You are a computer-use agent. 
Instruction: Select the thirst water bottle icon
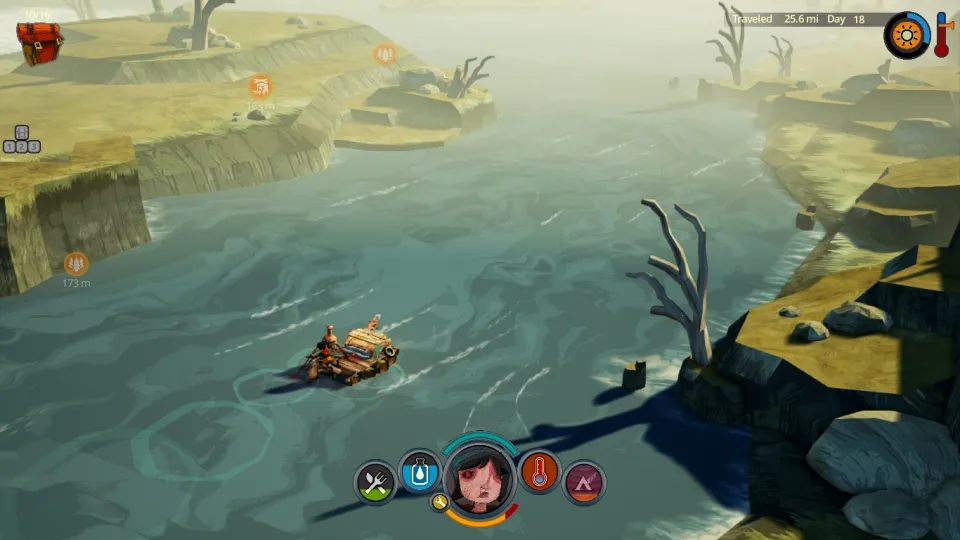tap(419, 470)
